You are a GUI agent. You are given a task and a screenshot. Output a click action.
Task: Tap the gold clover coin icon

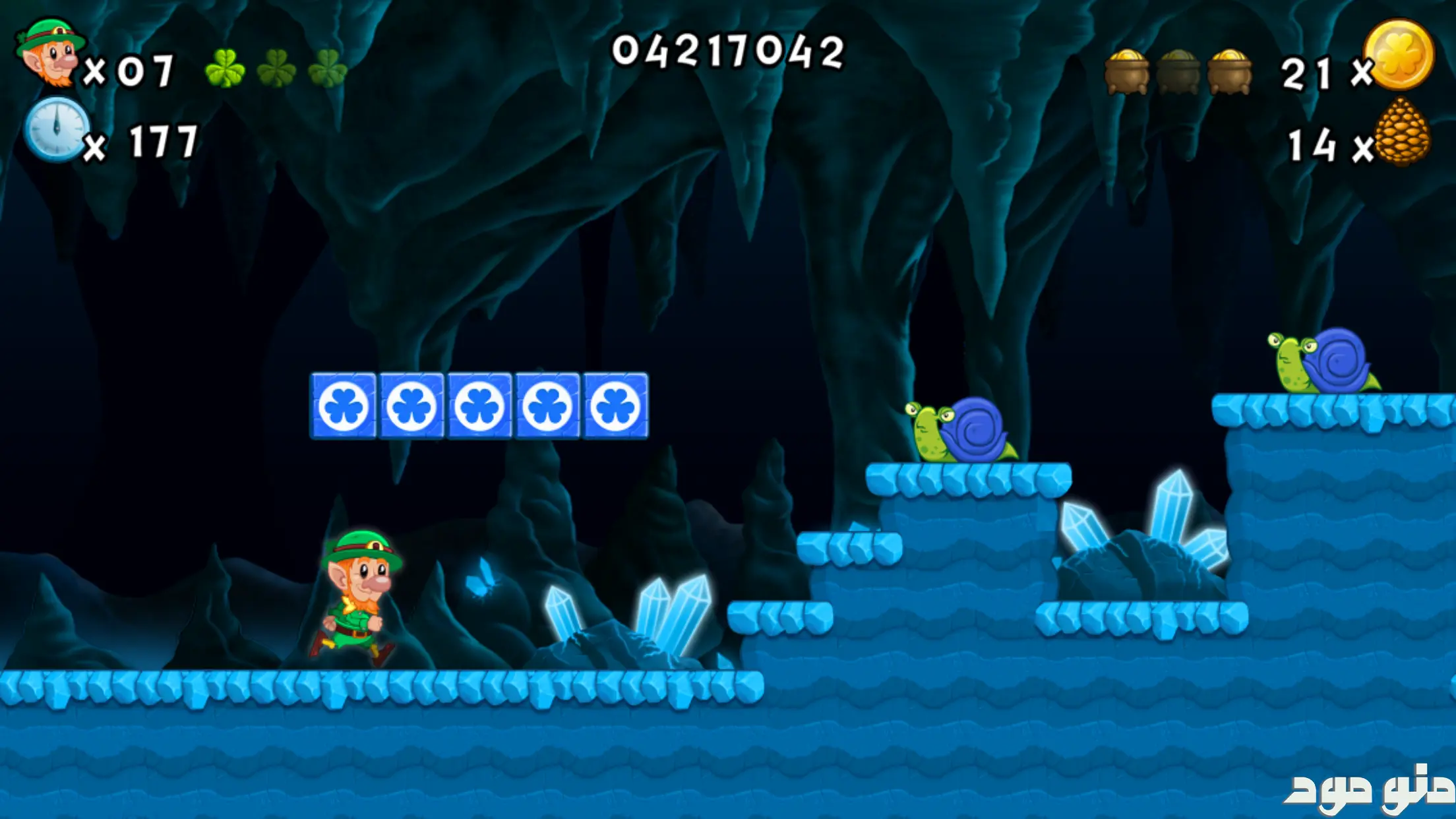pyautogui.click(x=1400, y=55)
